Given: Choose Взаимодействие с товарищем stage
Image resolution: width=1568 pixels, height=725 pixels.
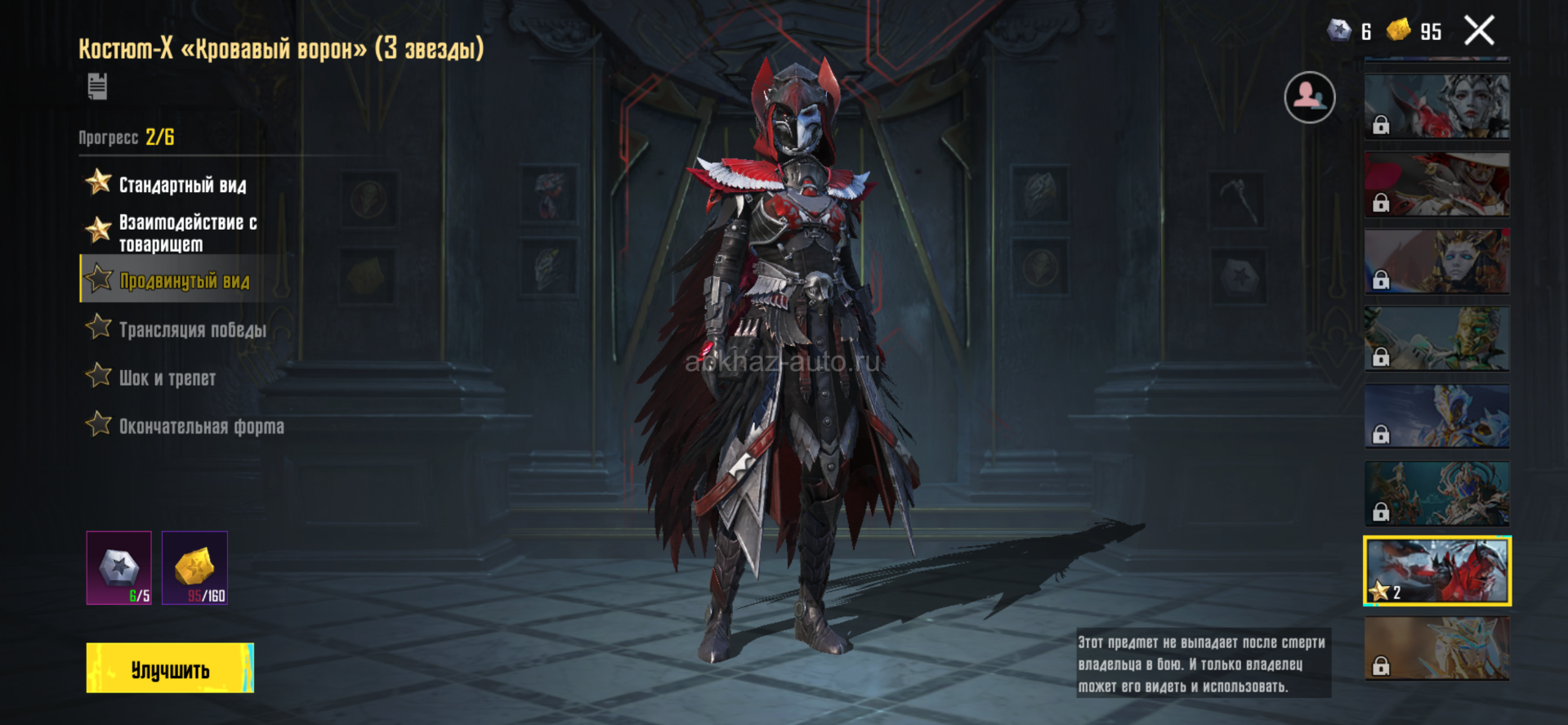Looking at the screenshot, I should (x=187, y=233).
